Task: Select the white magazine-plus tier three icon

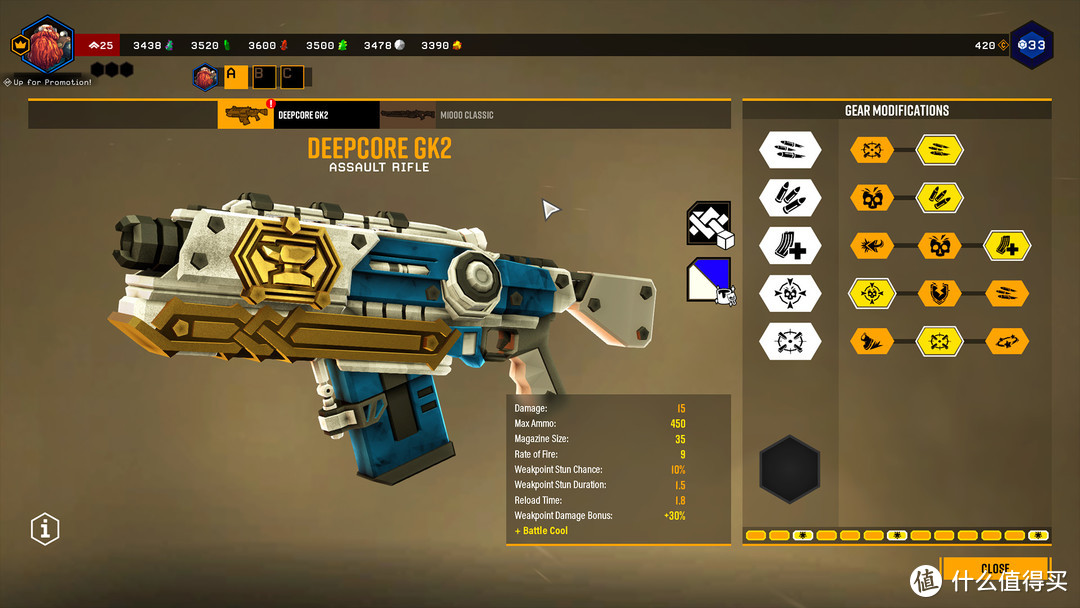Action: pos(790,246)
